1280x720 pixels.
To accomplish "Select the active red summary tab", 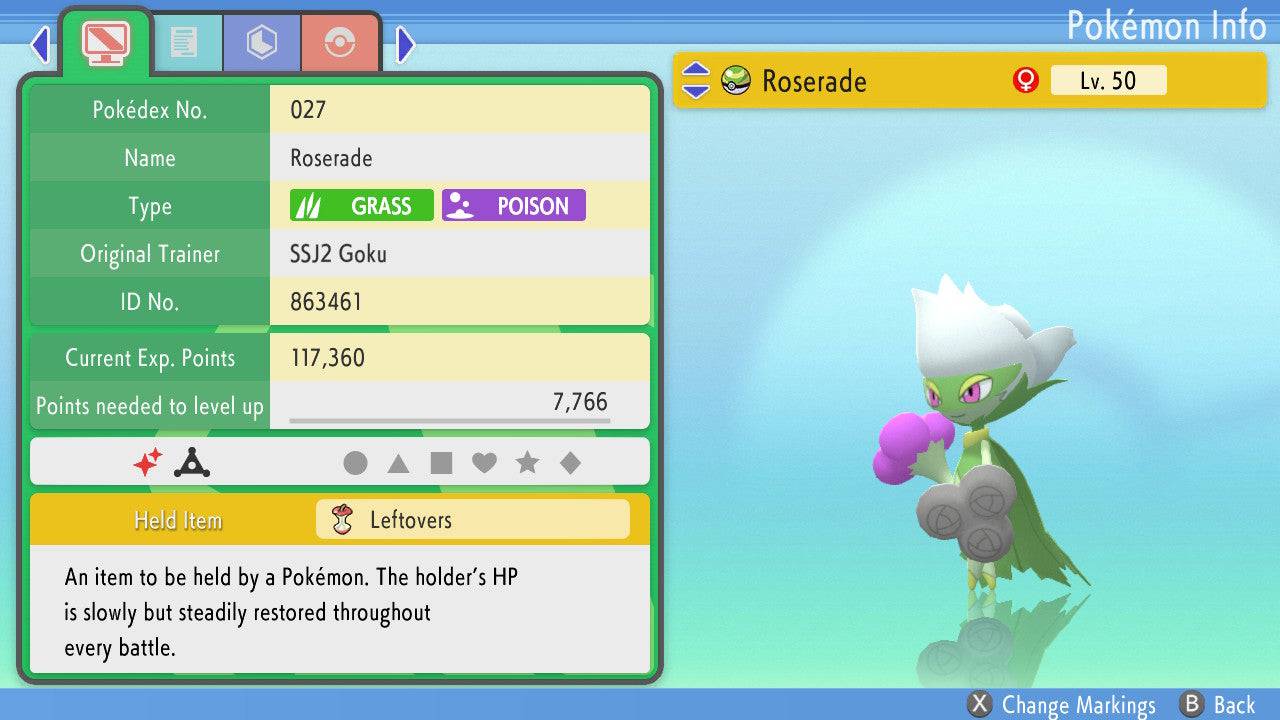I will tap(105, 42).
